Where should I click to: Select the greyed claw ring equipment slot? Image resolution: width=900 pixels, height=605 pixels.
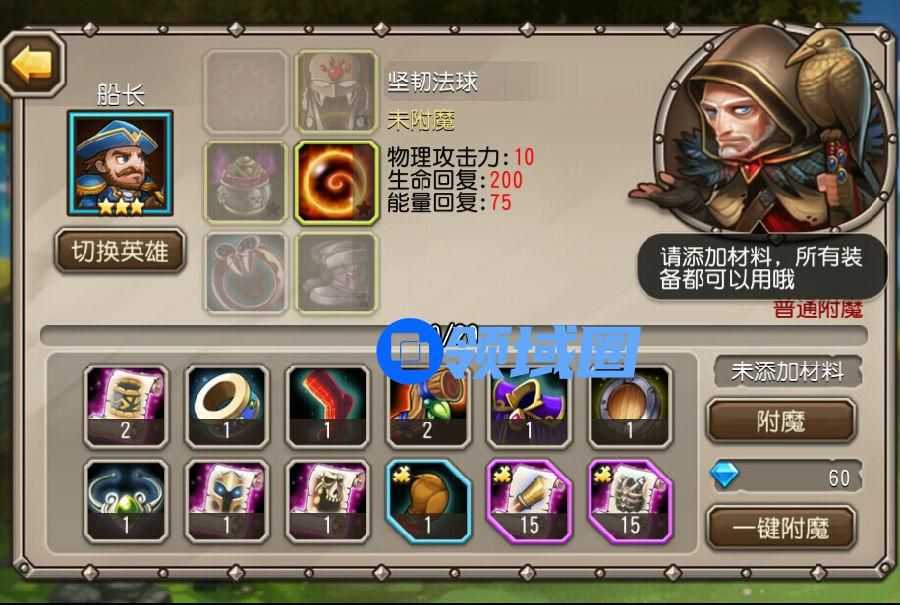(244, 271)
